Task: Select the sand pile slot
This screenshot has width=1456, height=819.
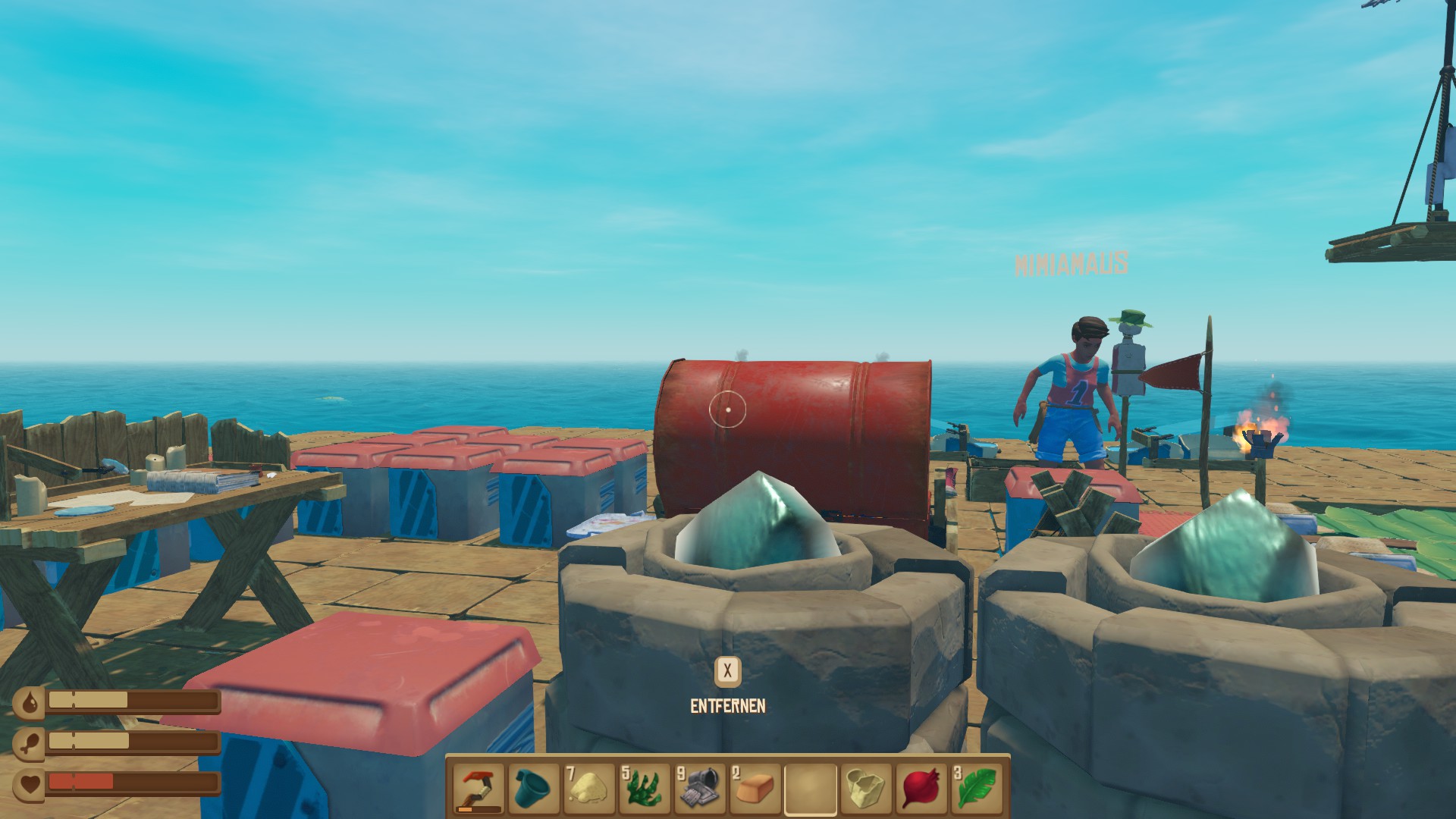Action: 589,789
